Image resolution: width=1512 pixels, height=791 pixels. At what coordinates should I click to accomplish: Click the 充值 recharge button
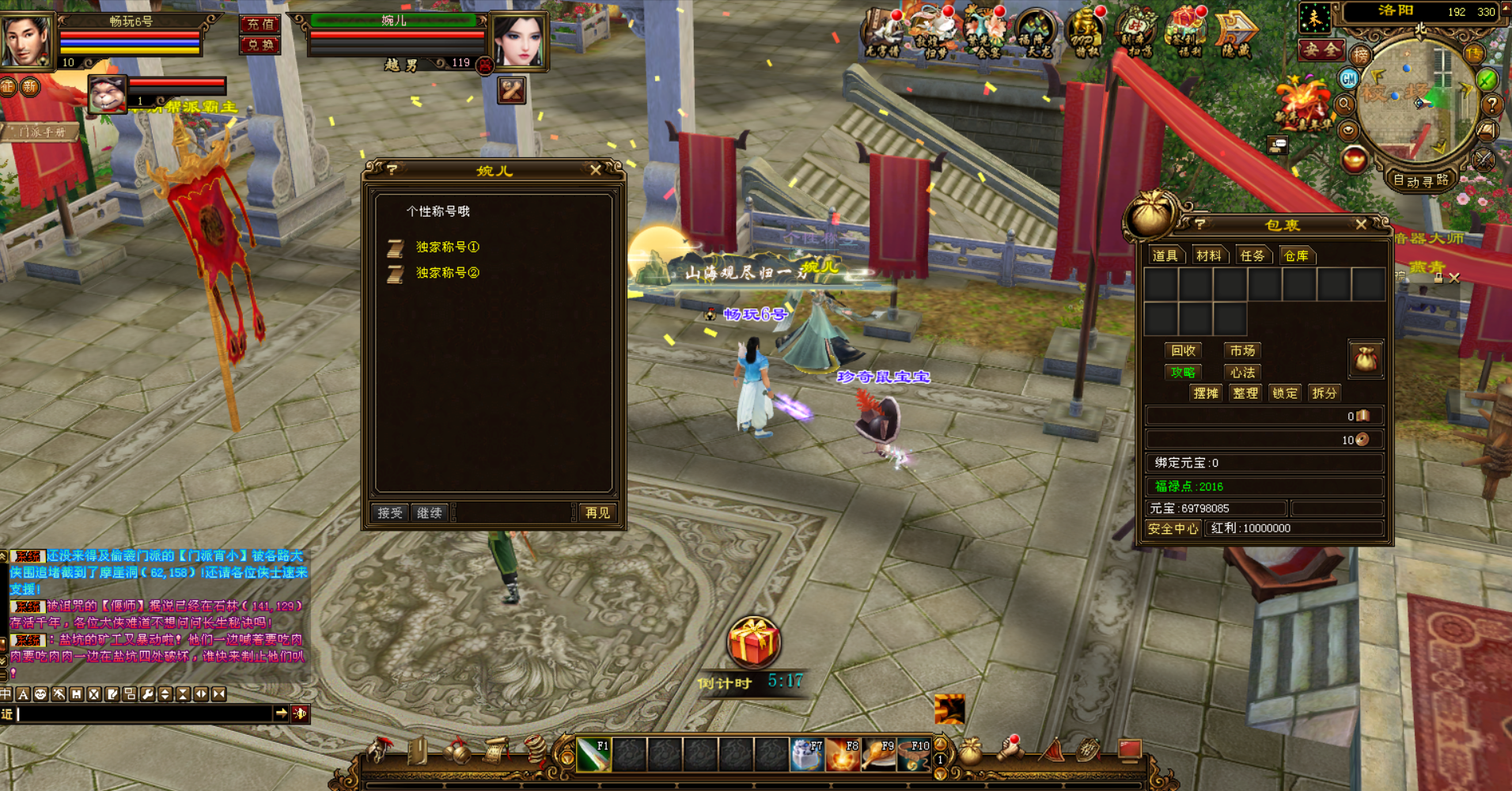tap(260, 25)
